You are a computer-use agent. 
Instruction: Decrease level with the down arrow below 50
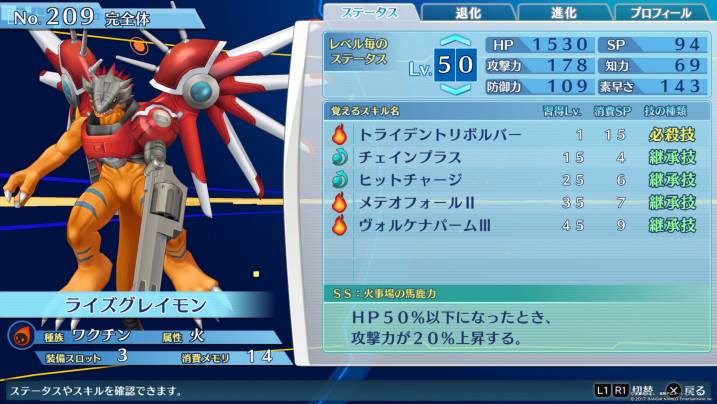(x=456, y=89)
